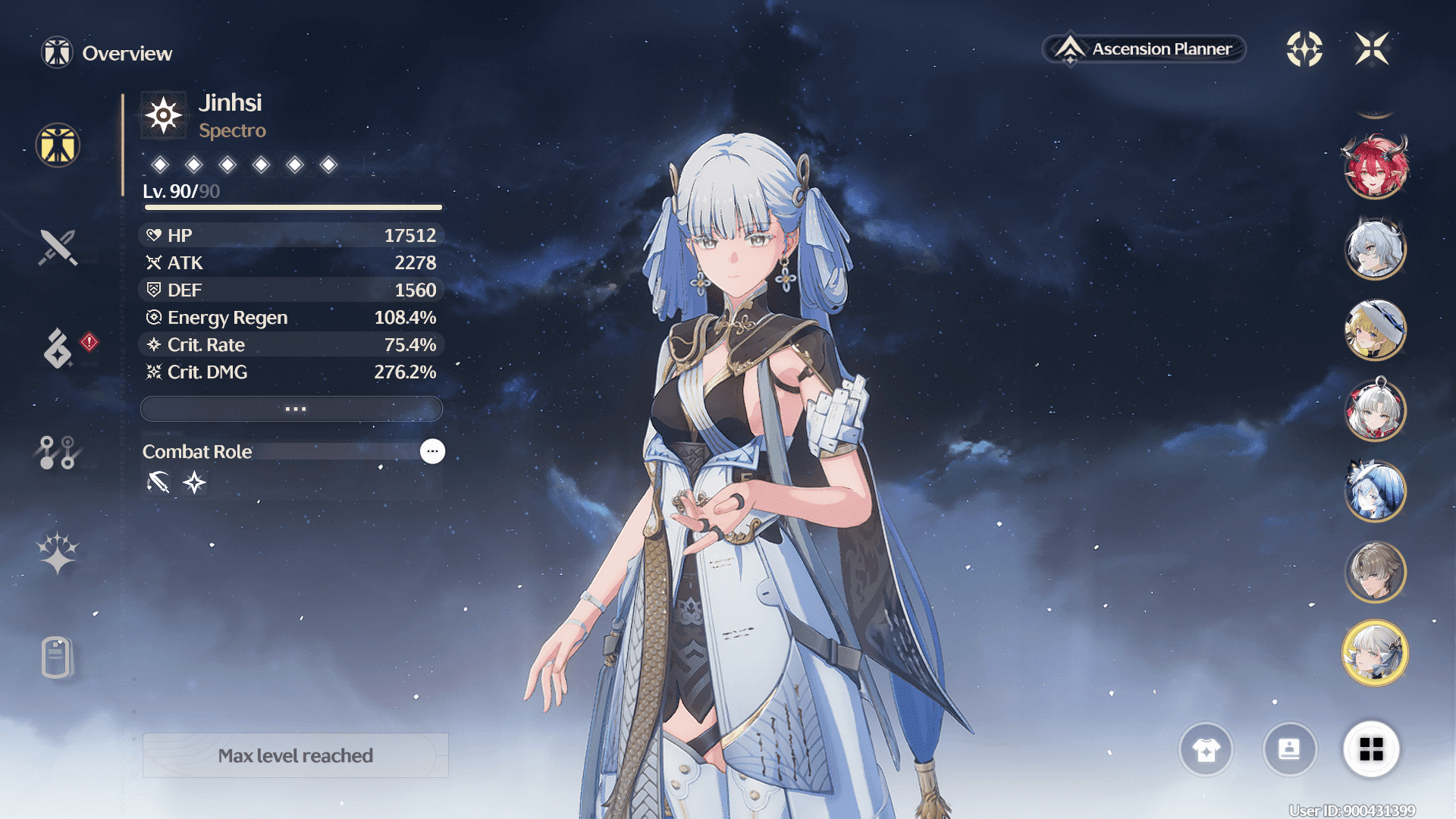Select the highlighted Jinhsi portrait
The height and width of the screenshot is (819, 1456).
coord(1375,653)
